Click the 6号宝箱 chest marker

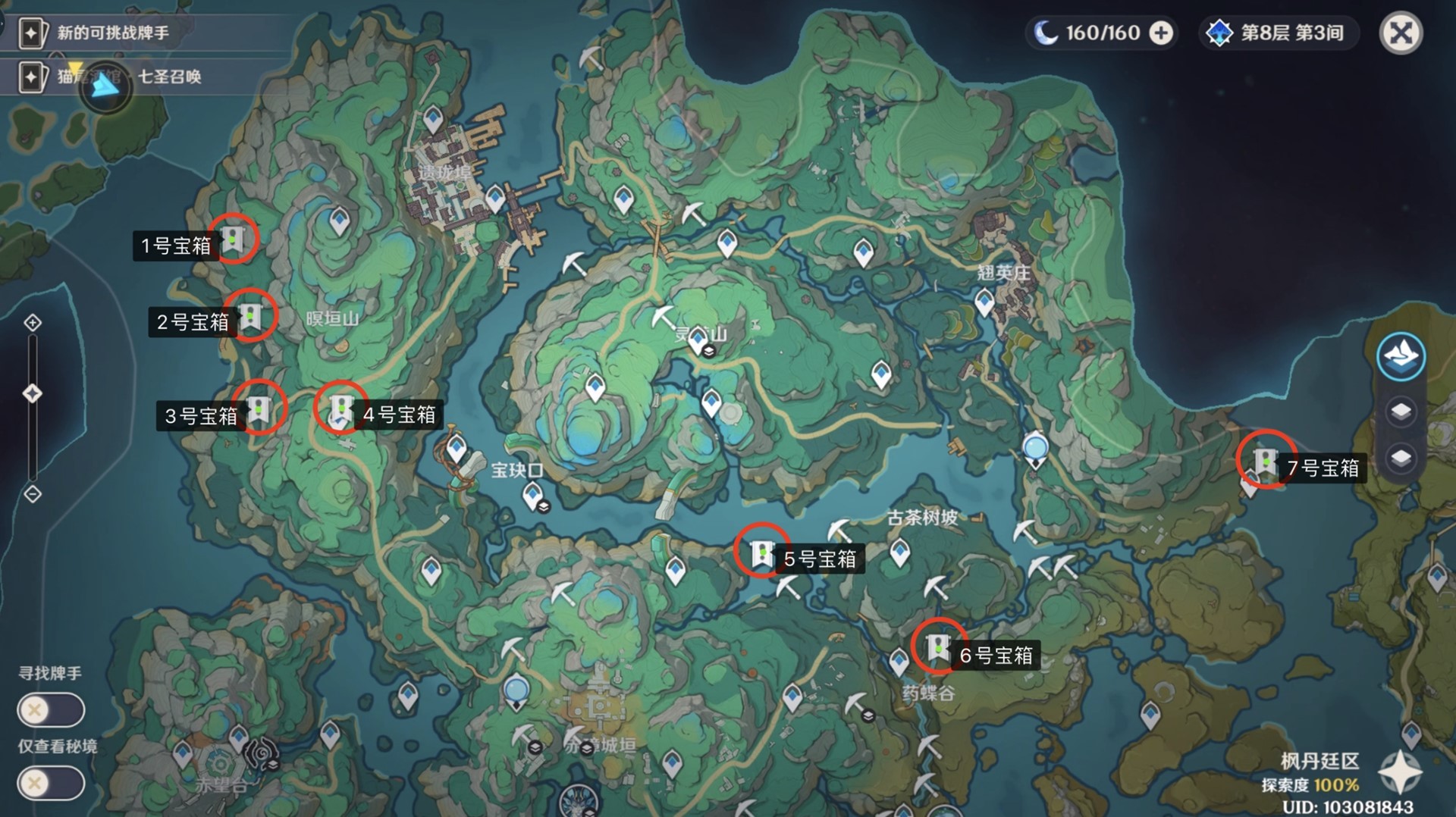(x=938, y=646)
